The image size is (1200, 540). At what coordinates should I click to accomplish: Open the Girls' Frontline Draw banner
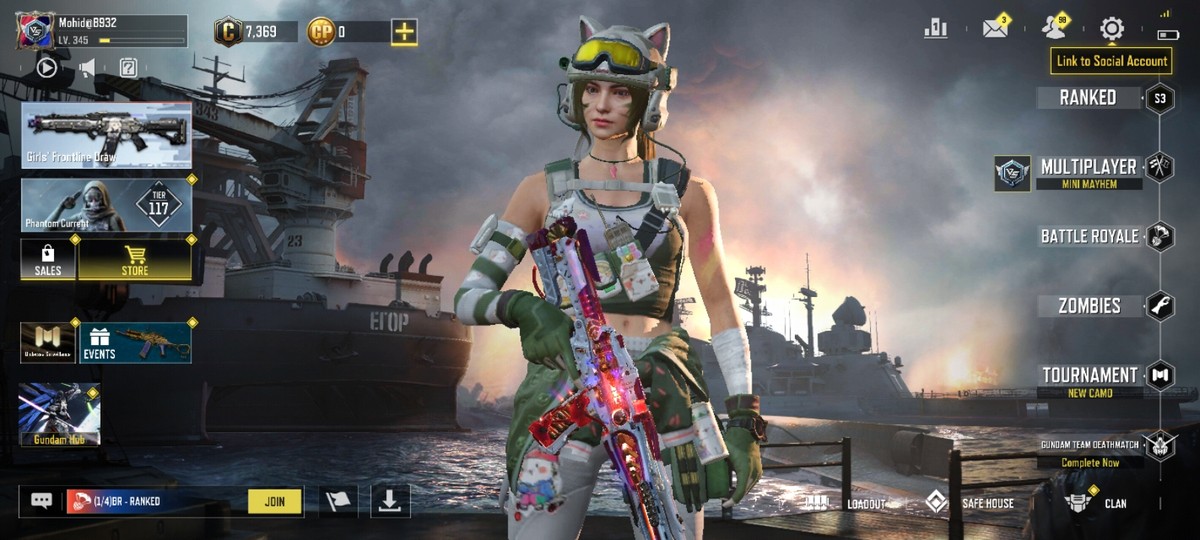click(x=106, y=134)
